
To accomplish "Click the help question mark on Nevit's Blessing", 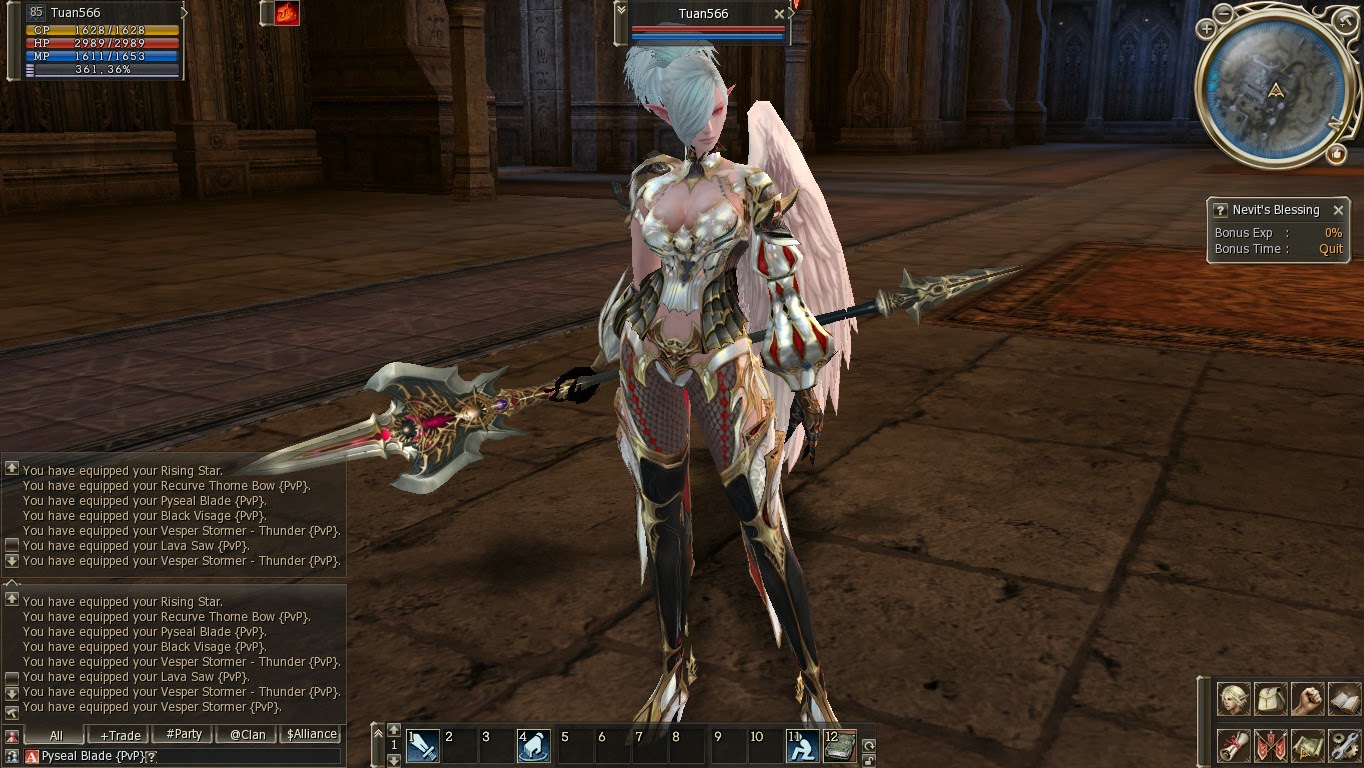I will click(1220, 210).
